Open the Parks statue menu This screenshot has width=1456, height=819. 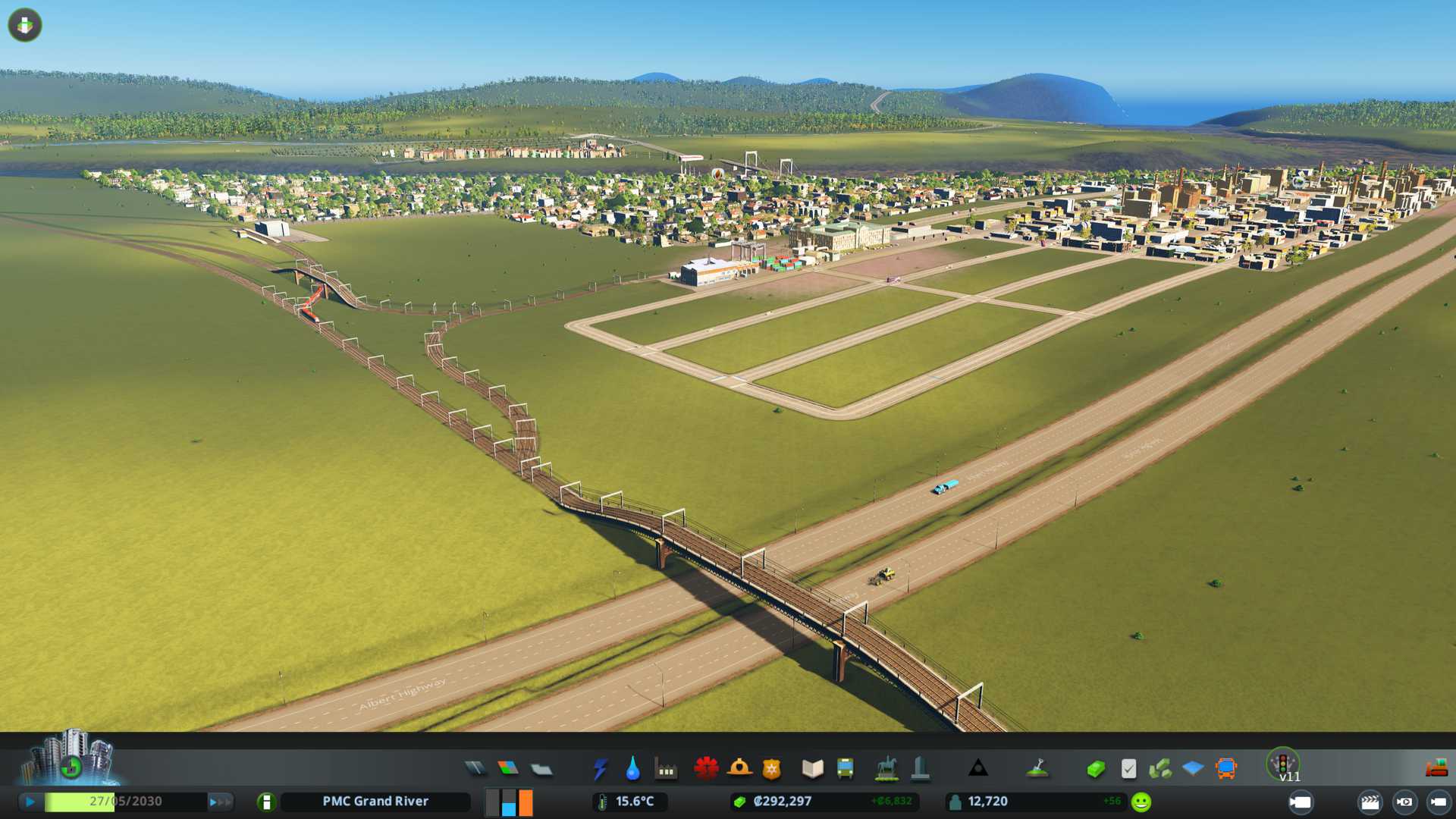click(886, 769)
